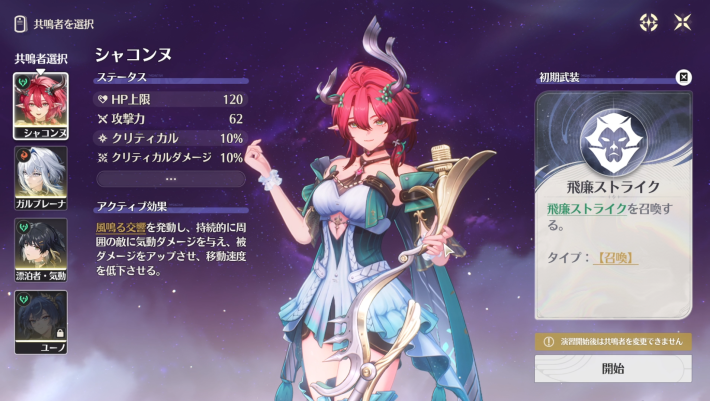Click the four-pointed star icon beside the close button
Viewport: 710px width, 401px height.
648,22
